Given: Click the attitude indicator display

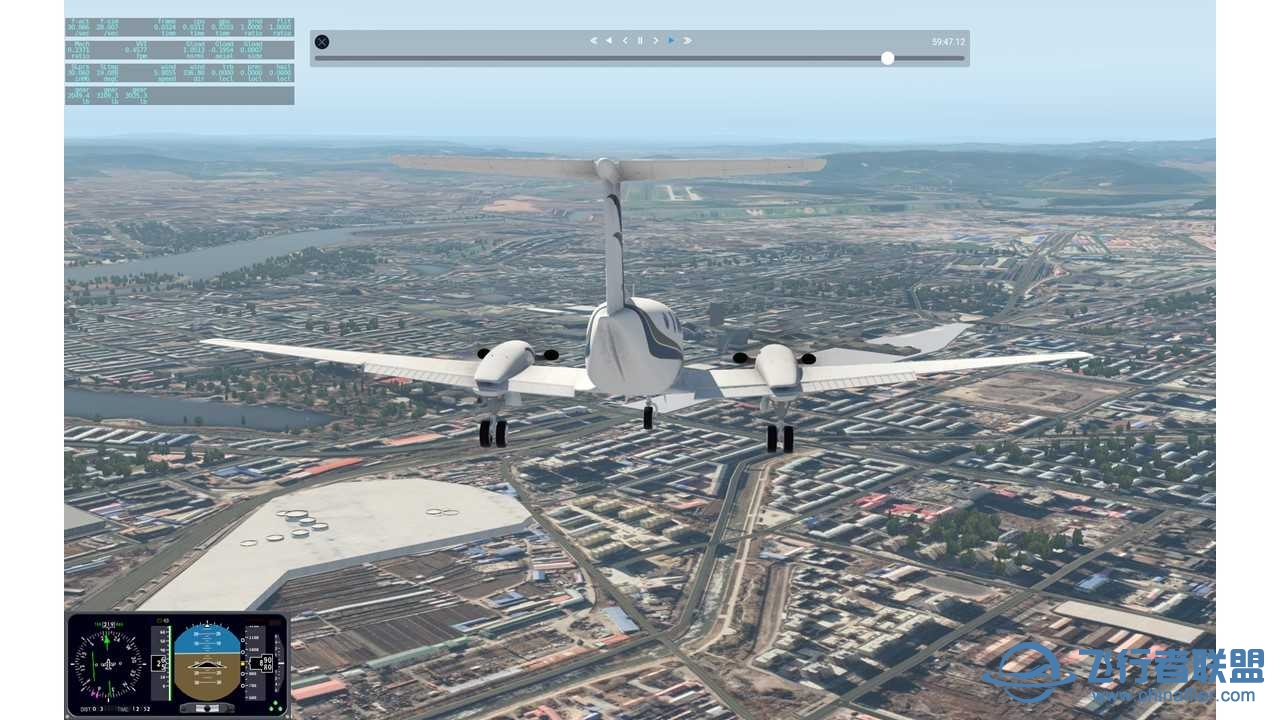Looking at the screenshot, I should [x=208, y=660].
